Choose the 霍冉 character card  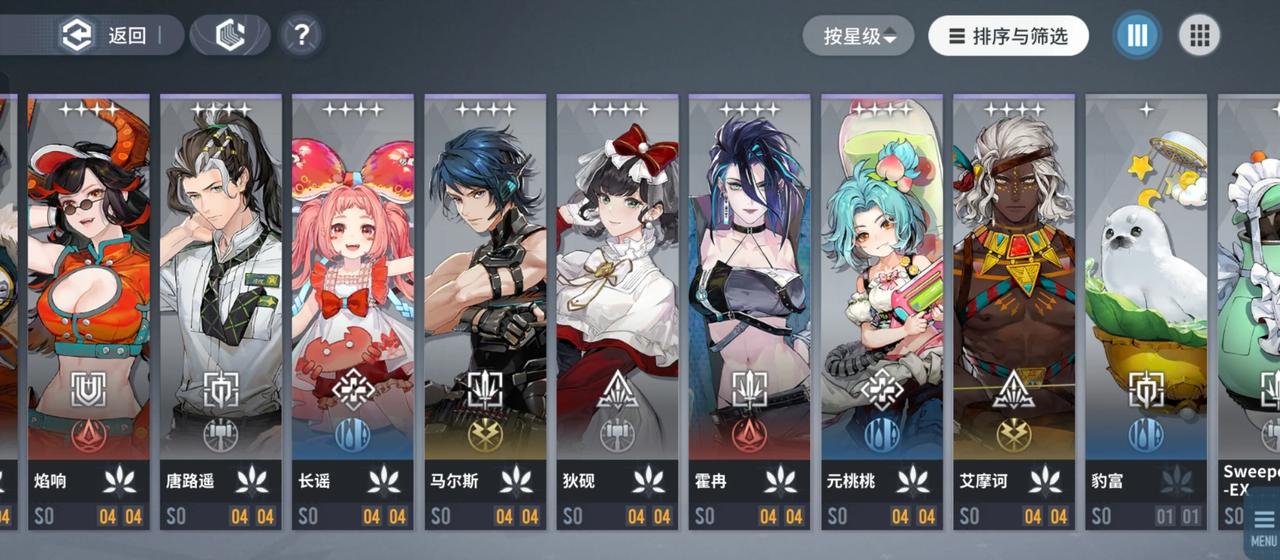coord(749,300)
